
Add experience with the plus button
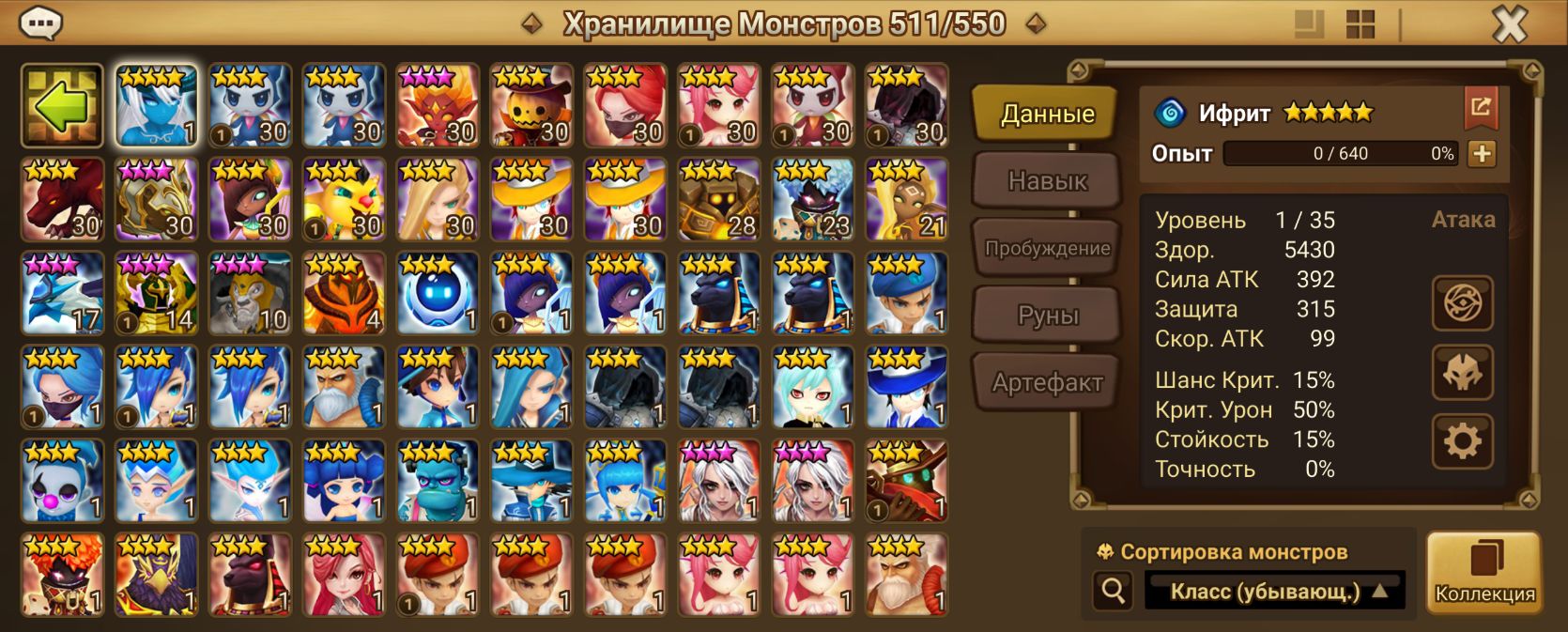click(x=1481, y=154)
